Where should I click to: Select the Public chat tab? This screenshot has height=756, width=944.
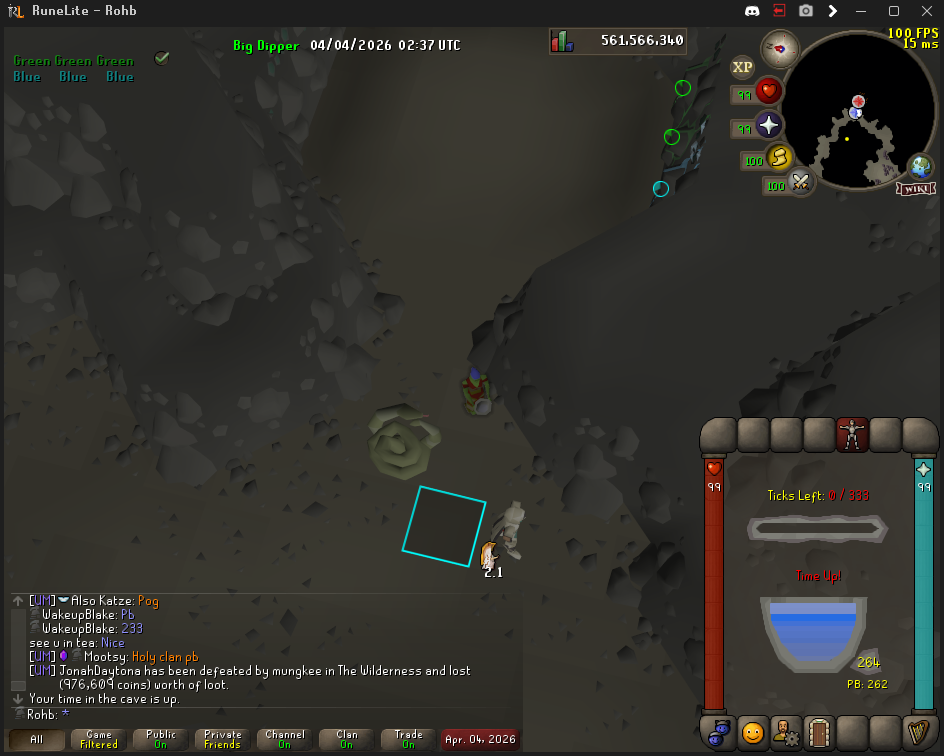[161, 740]
